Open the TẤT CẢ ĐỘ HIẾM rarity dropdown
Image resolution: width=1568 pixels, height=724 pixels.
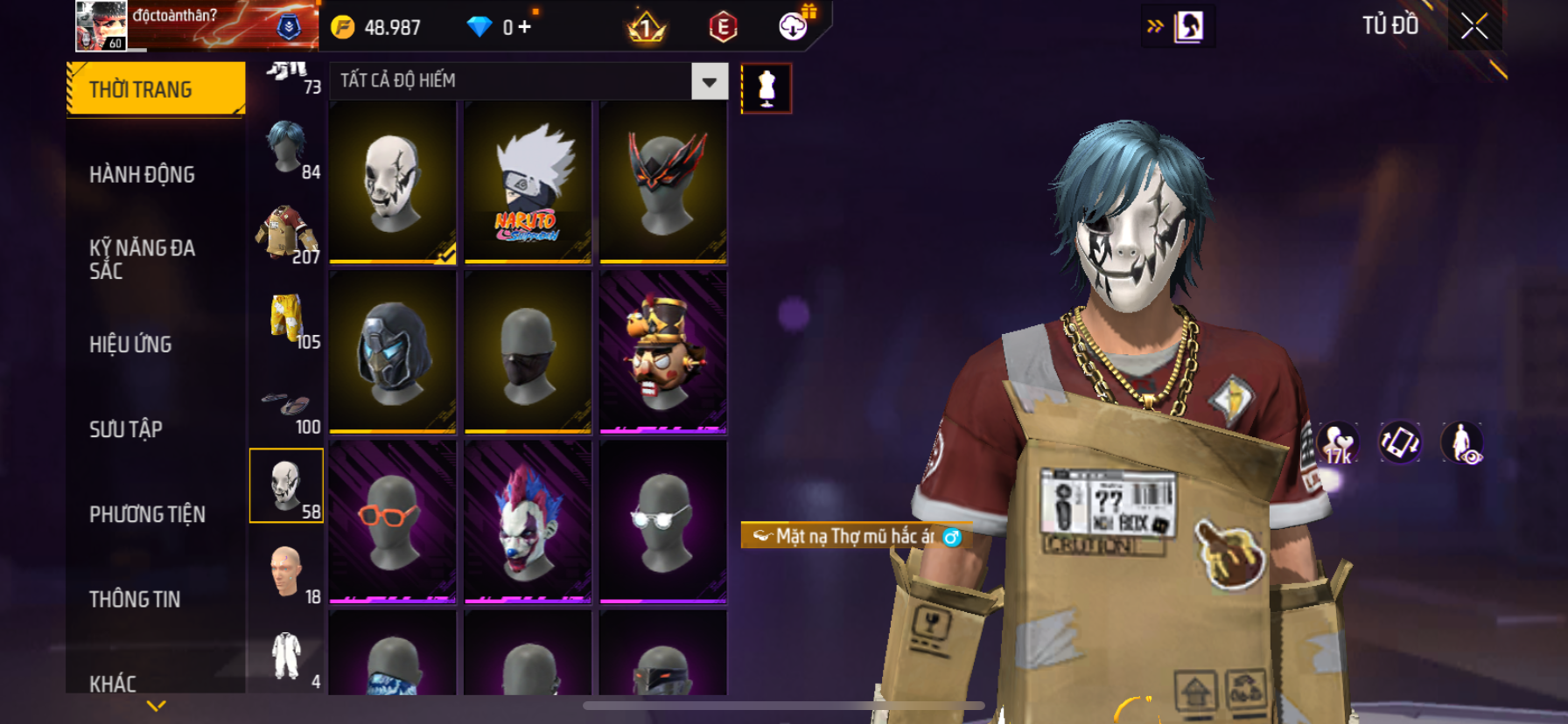[x=709, y=82]
